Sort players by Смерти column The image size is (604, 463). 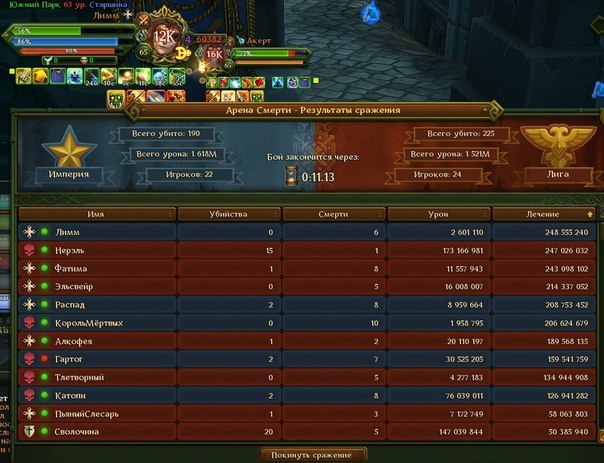tap(332, 214)
